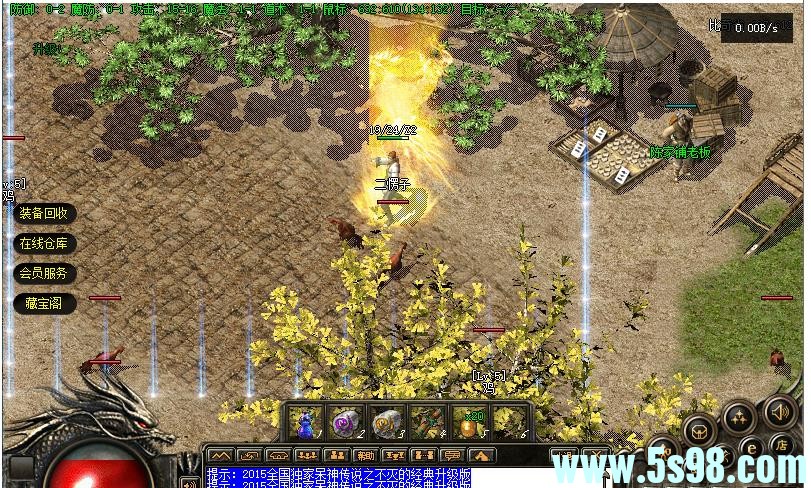Click the chat bubble toolbar button
Screen dimensions: 811x488
click(452, 455)
